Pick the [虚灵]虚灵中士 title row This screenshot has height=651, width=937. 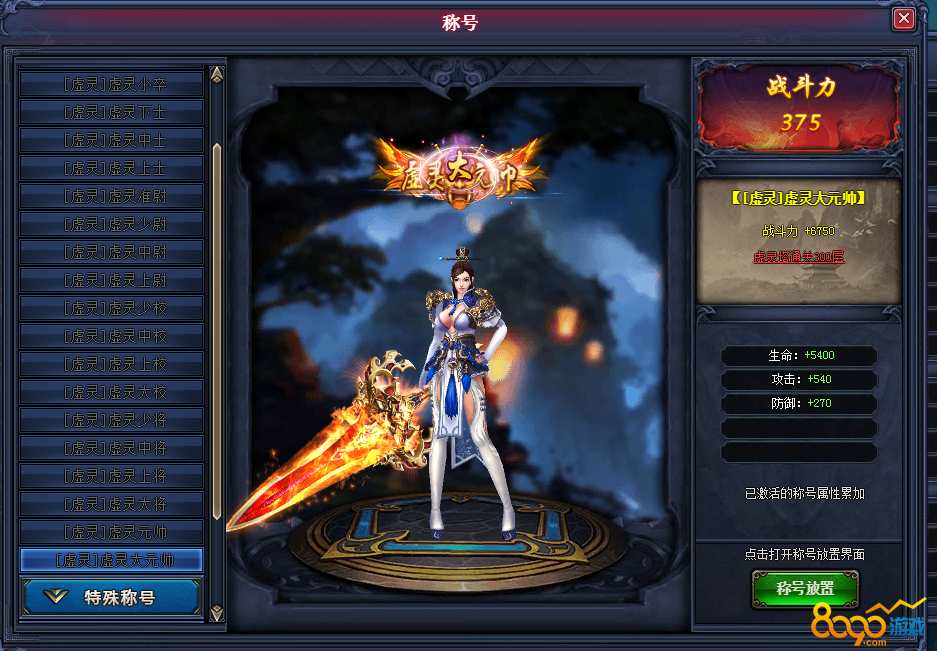click(x=111, y=140)
